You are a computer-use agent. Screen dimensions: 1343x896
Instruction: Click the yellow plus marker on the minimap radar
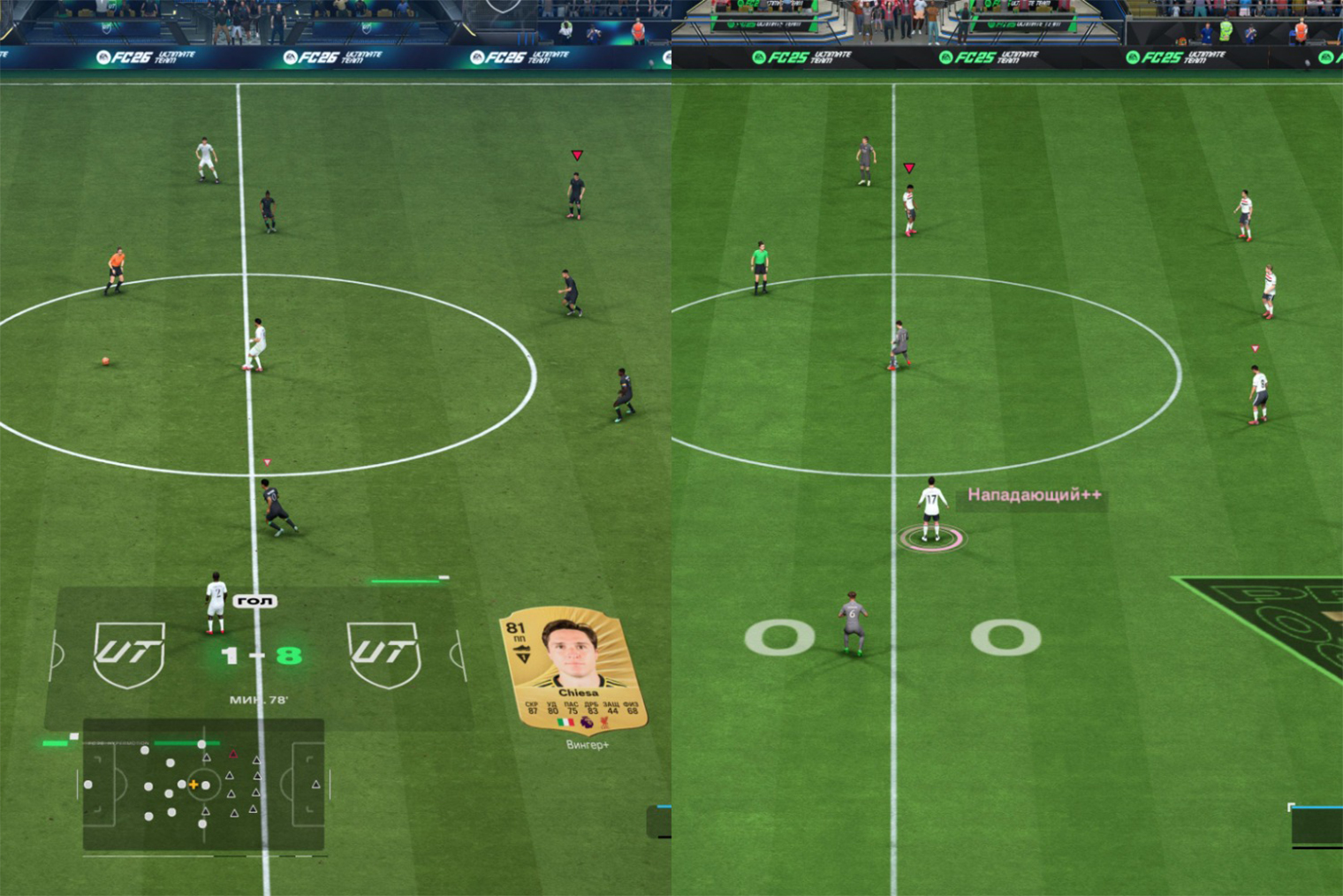[x=193, y=785]
